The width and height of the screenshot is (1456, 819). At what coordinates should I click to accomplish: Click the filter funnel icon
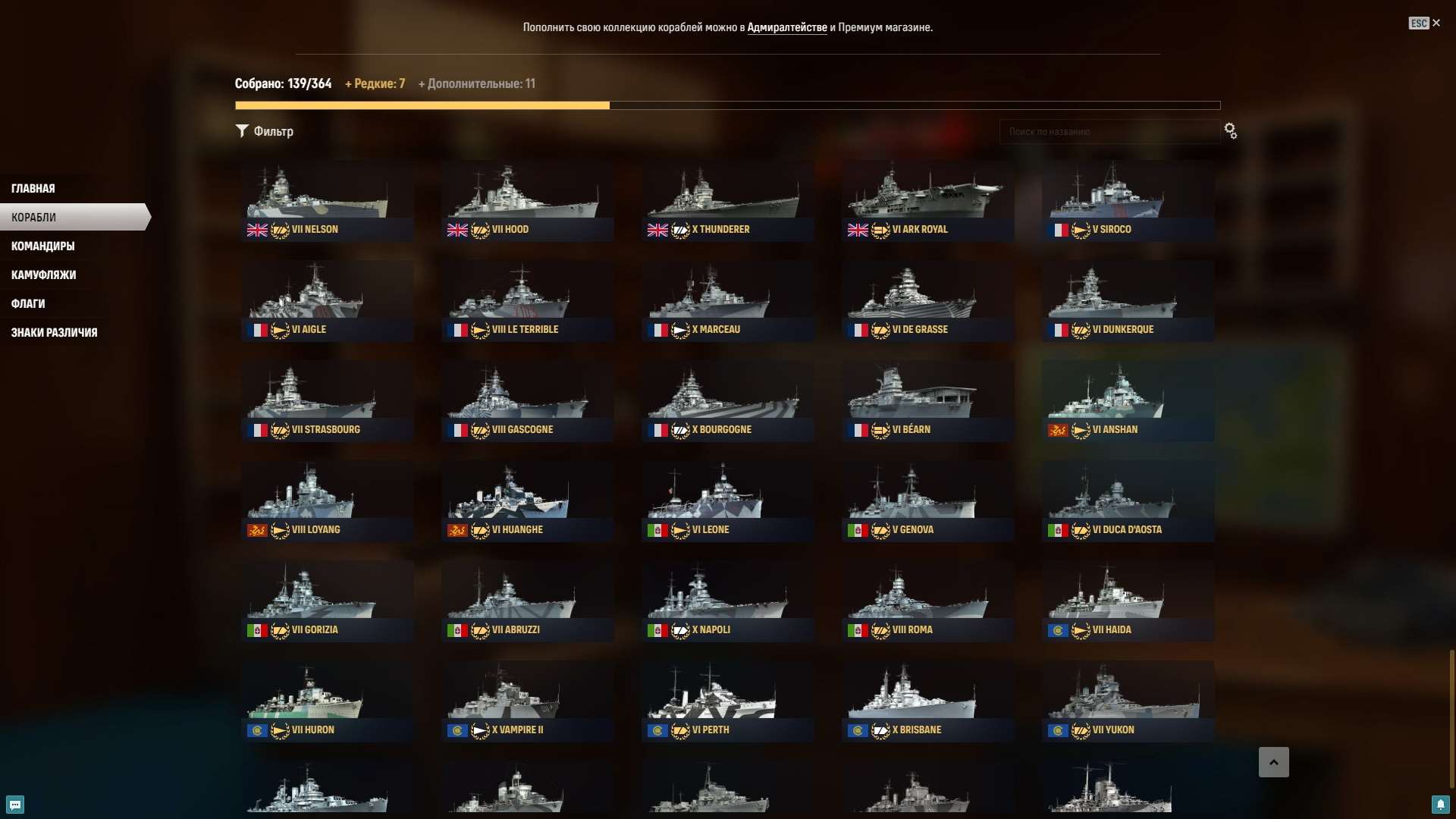(243, 130)
